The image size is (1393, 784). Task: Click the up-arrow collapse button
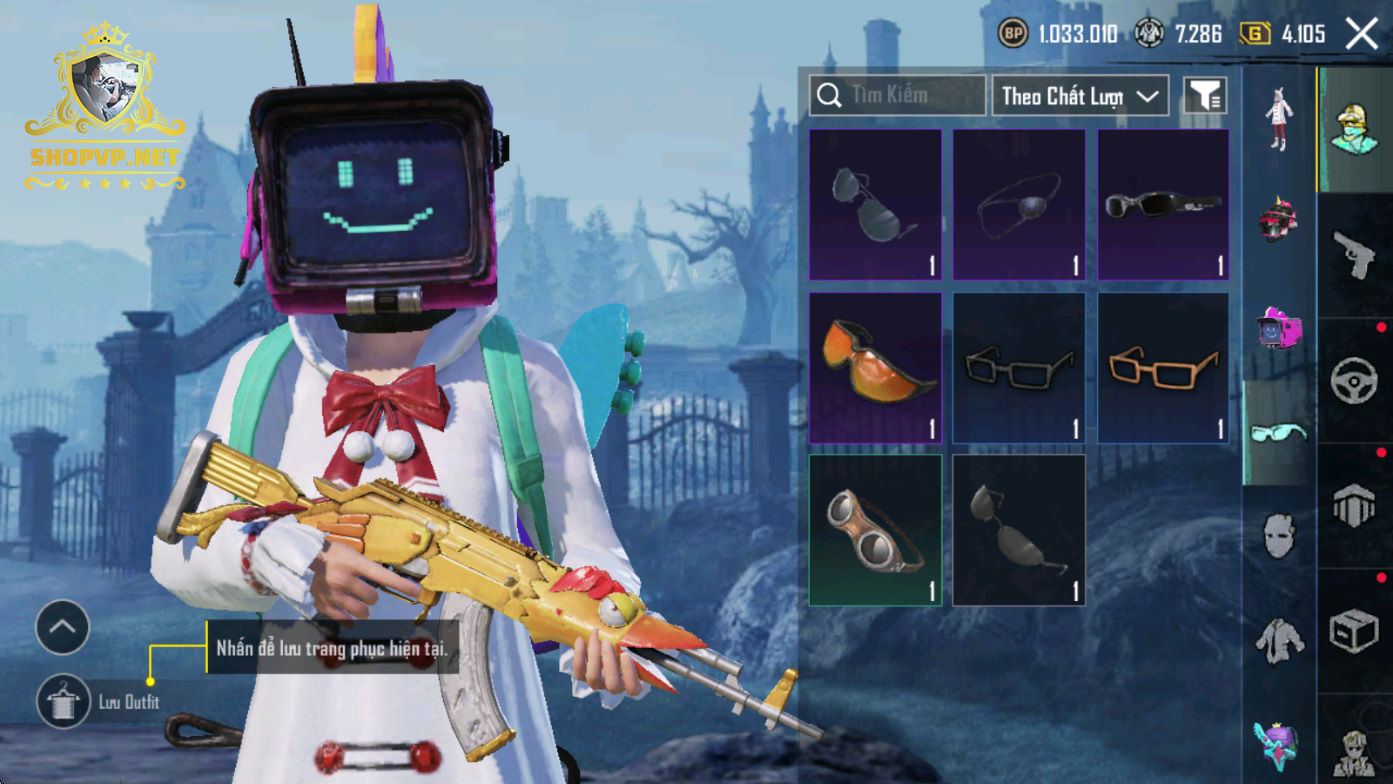tap(63, 628)
